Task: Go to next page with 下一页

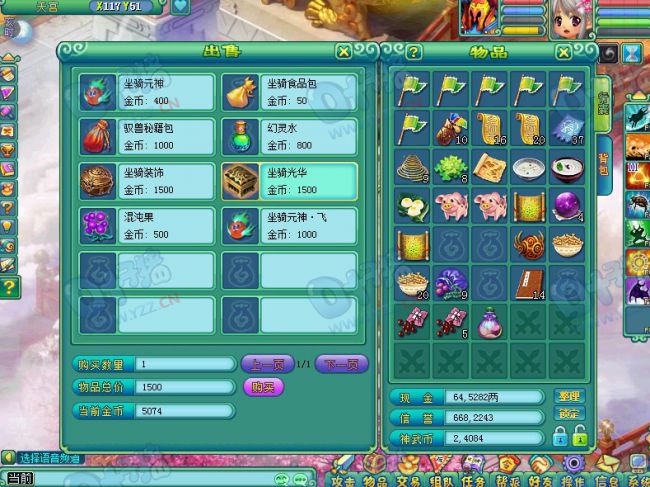Action: (342, 364)
